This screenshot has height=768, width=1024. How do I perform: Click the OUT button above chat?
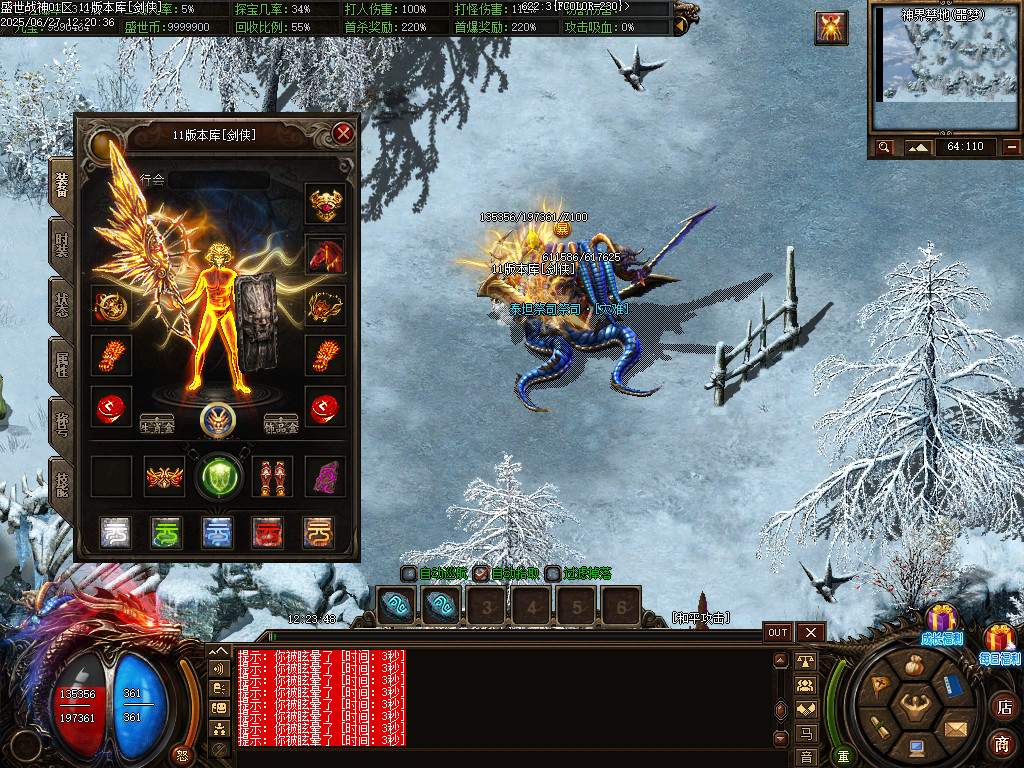pos(778,632)
